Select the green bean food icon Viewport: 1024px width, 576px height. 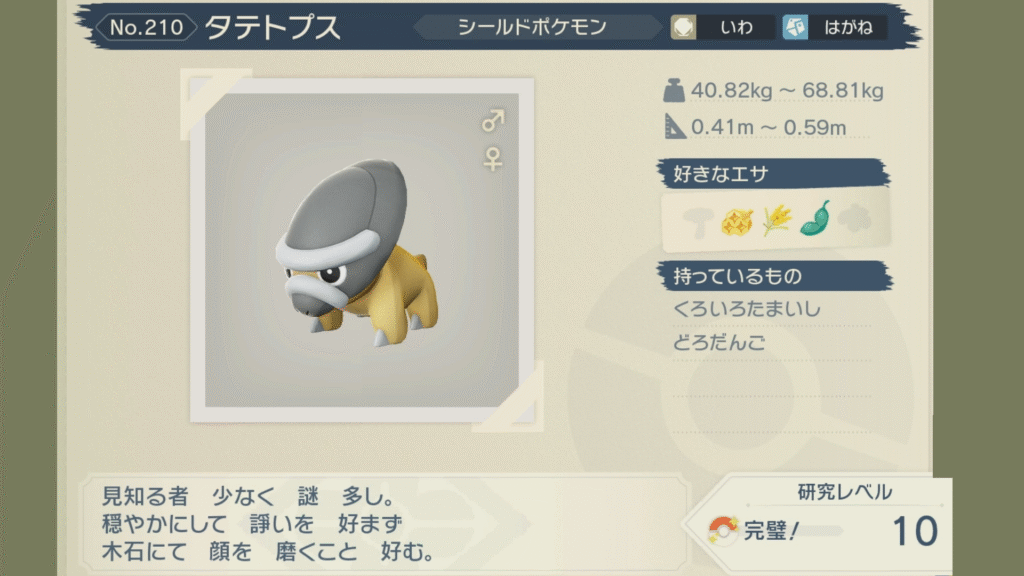pos(815,219)
